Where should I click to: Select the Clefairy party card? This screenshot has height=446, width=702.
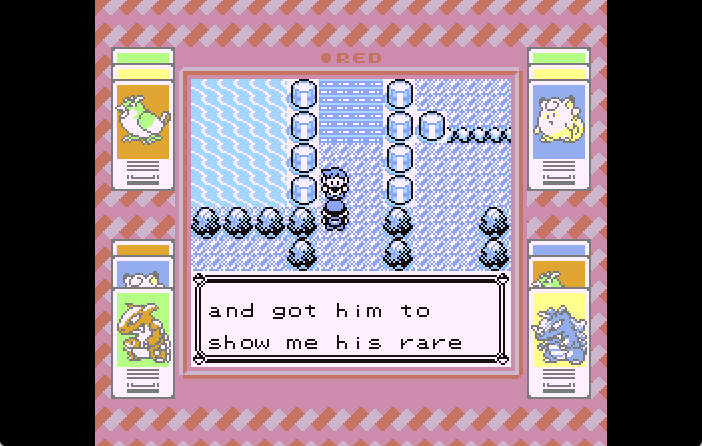[x=559, y=122]
